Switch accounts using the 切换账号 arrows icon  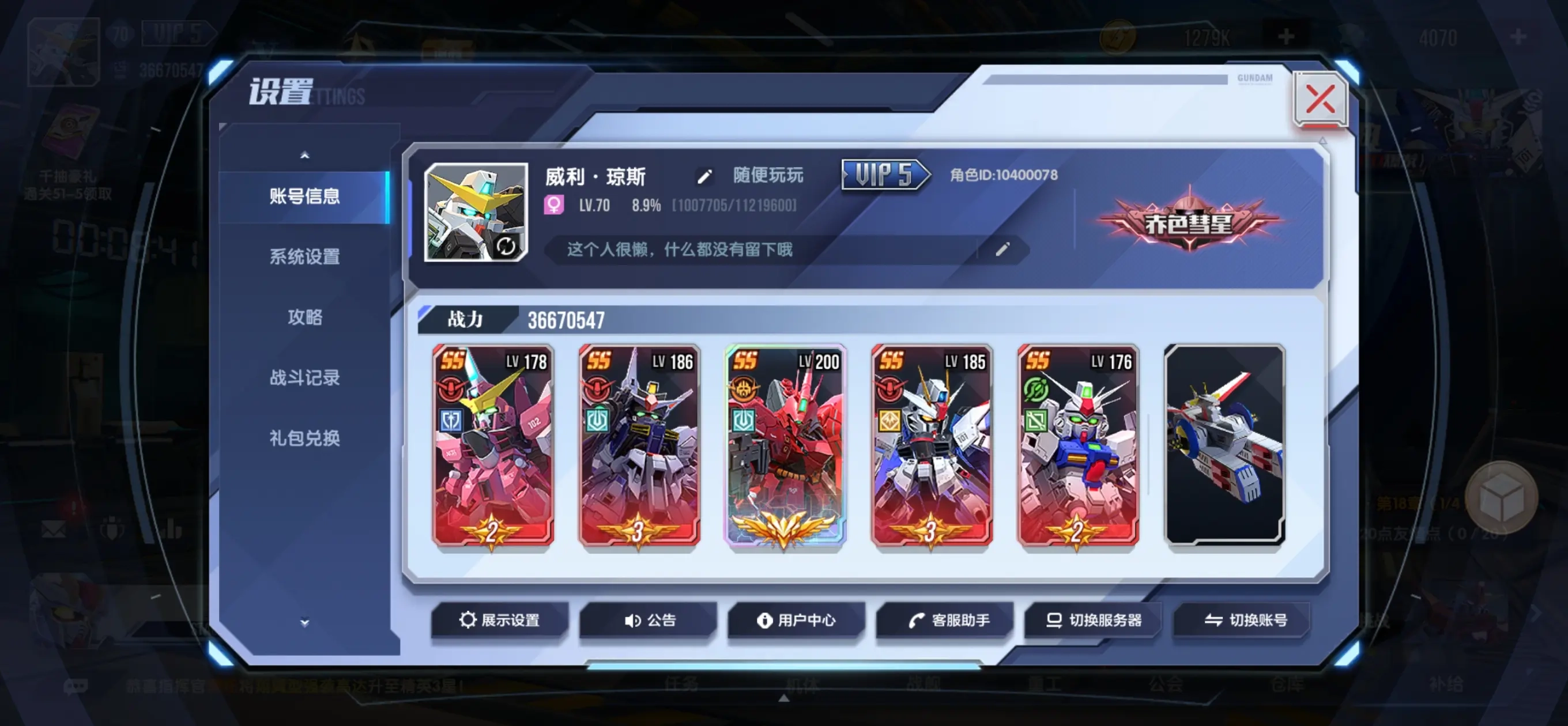pyautogui.click(x=1215, y=620)
